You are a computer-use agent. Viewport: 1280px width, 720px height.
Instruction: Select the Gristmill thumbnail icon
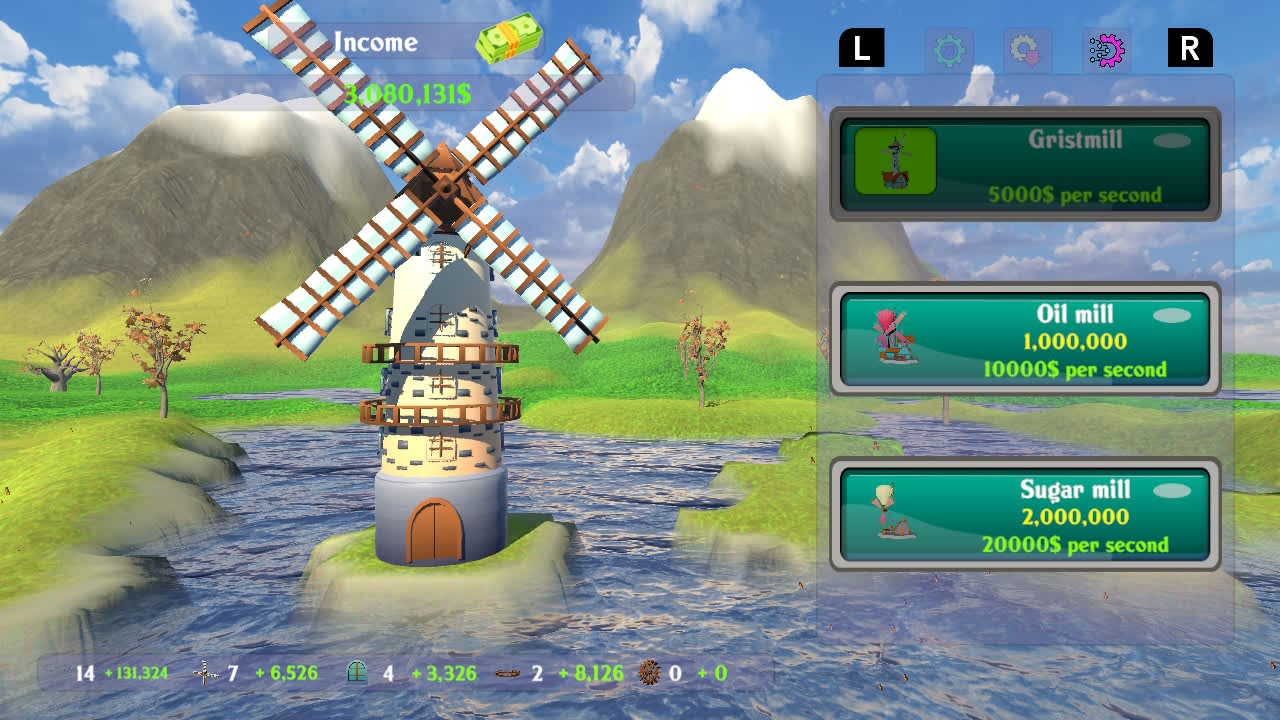[895, 163]
